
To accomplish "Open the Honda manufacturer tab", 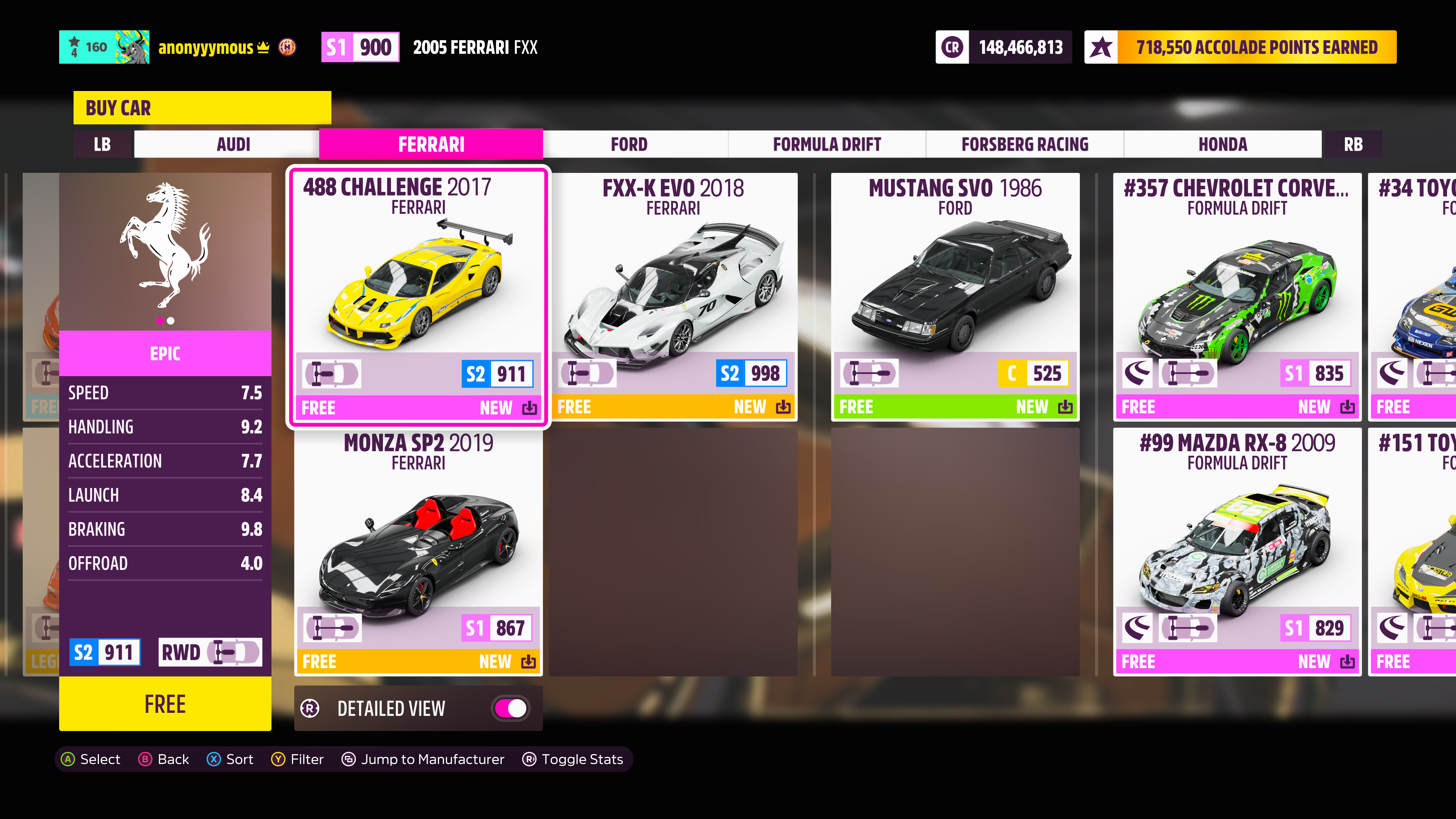I will click(1222, 144).
